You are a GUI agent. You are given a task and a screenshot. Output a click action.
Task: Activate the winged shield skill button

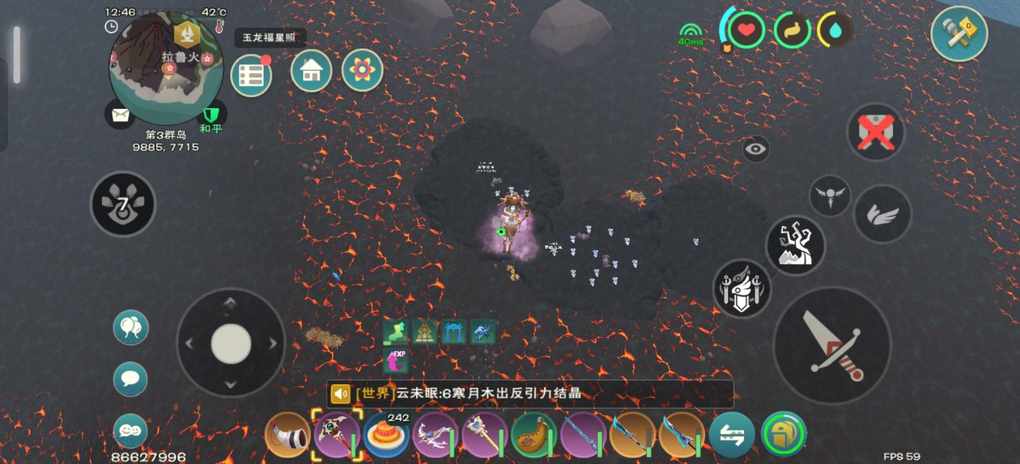[x=741, y=289]
